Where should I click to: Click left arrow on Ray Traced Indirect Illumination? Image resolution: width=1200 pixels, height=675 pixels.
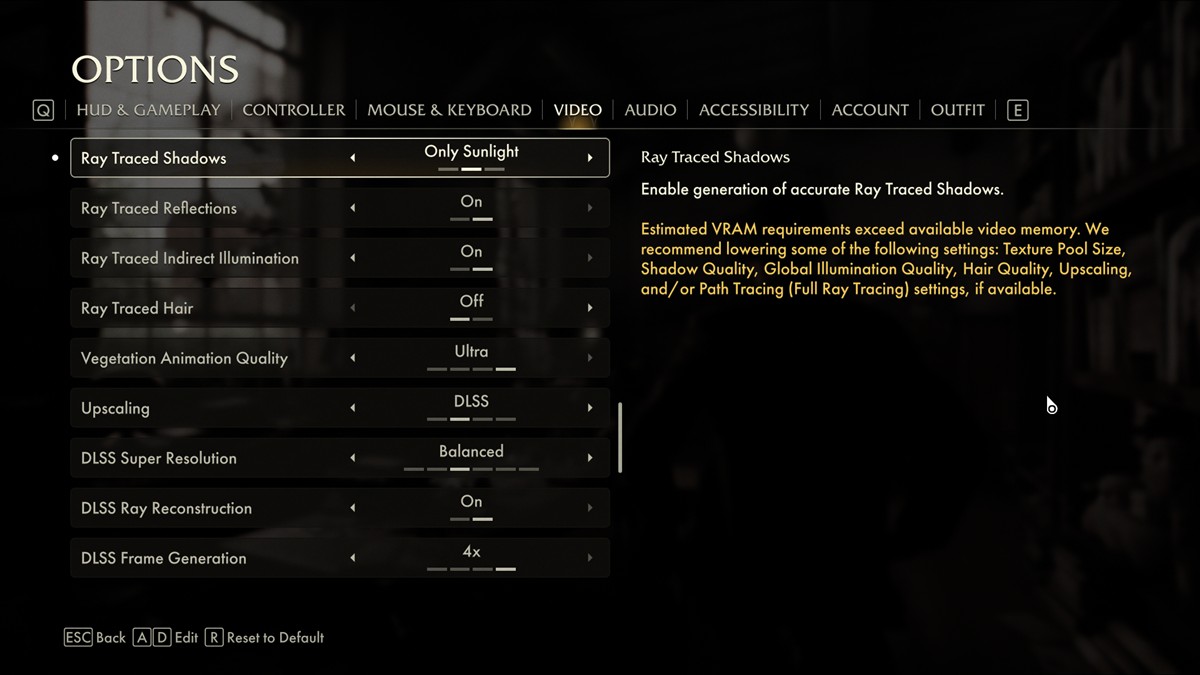(x=352, y=258)
